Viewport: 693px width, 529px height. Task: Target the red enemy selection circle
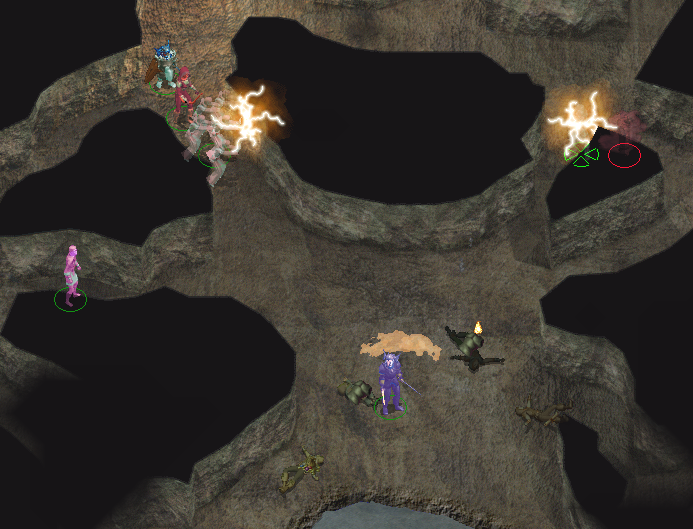point(624,155)
